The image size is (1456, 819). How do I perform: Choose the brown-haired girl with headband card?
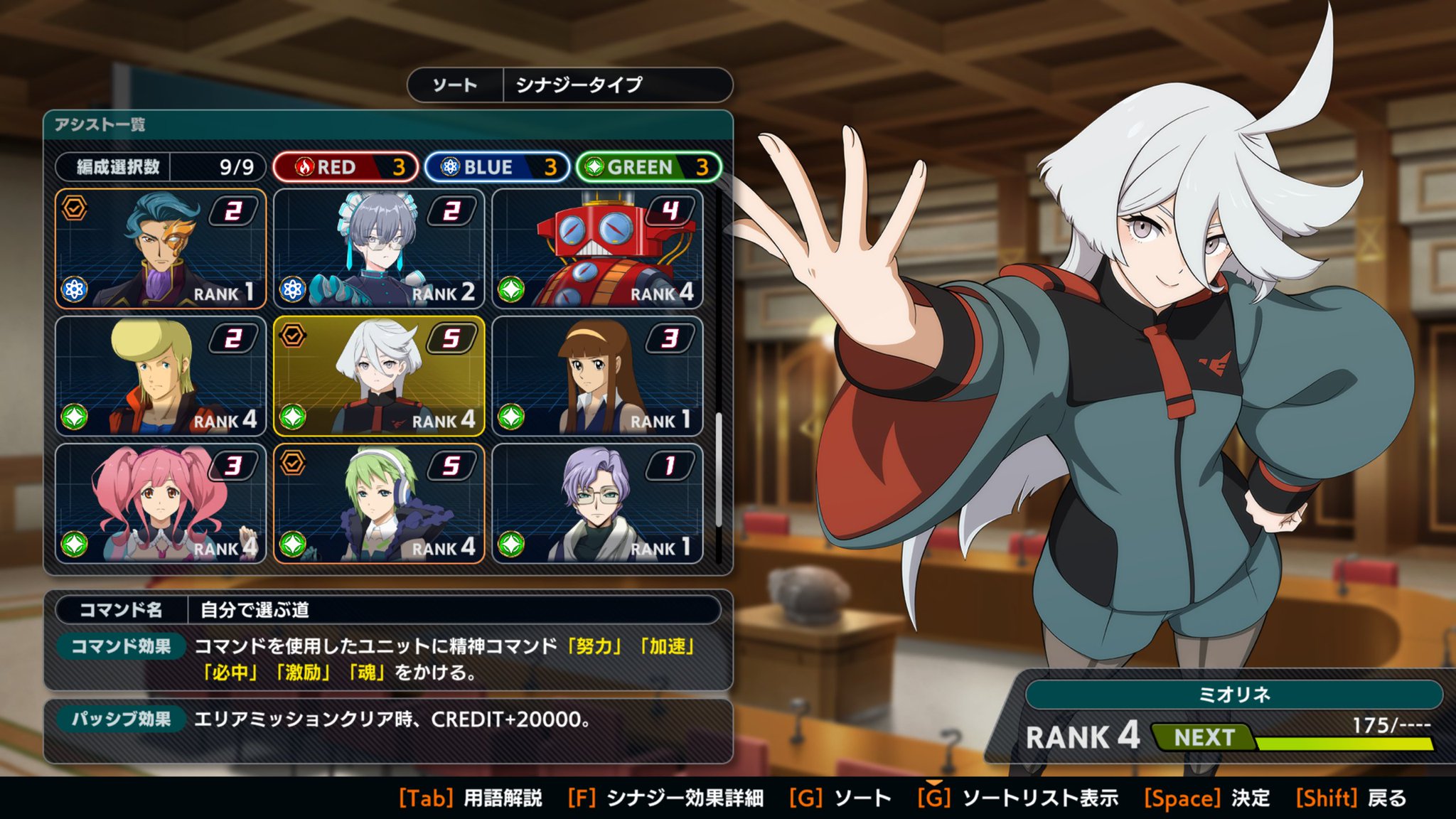[x=597, y=376]
